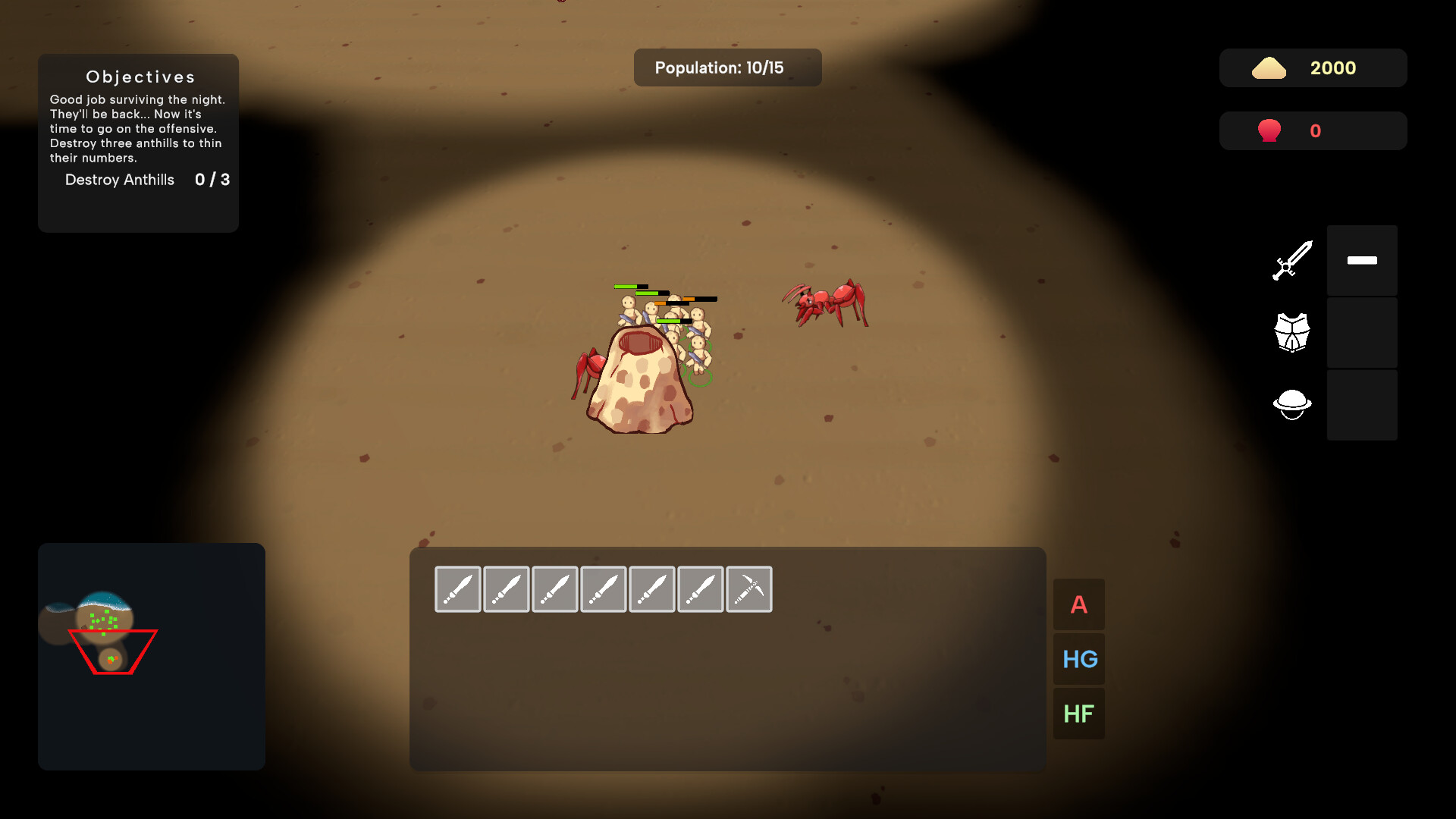Click the empty armor equipment slot

click(1361, 332)
